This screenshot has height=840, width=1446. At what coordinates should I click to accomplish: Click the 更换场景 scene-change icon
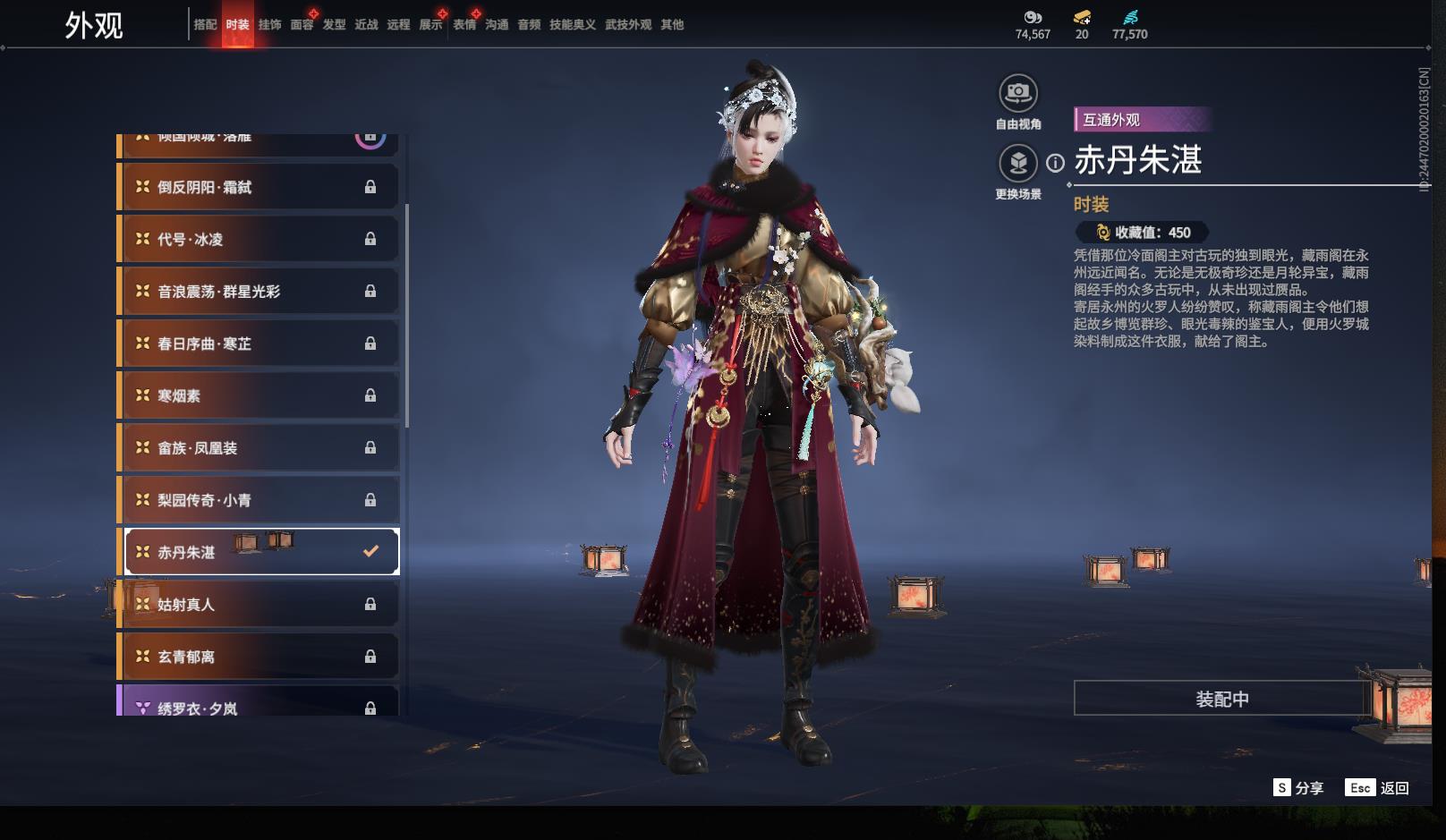pyautogui.click(x=1017, y=163)
